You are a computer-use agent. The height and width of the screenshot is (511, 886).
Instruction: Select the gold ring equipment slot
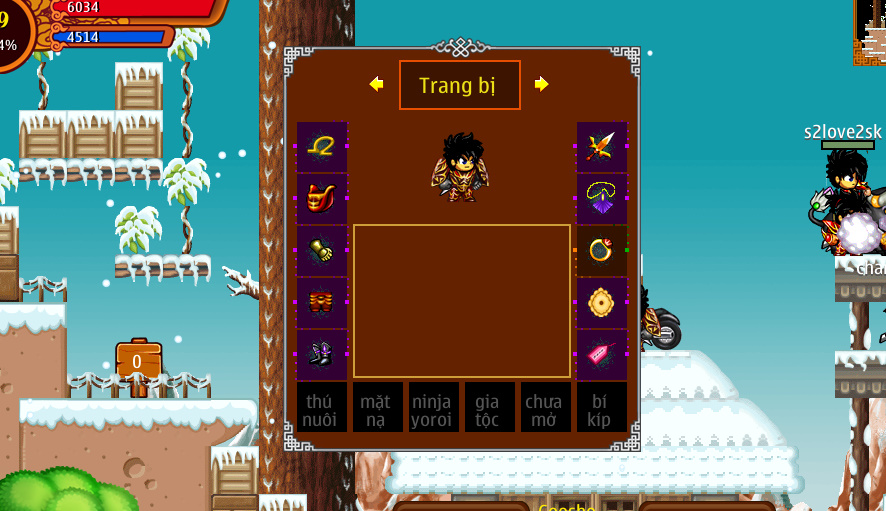[601, 250]
